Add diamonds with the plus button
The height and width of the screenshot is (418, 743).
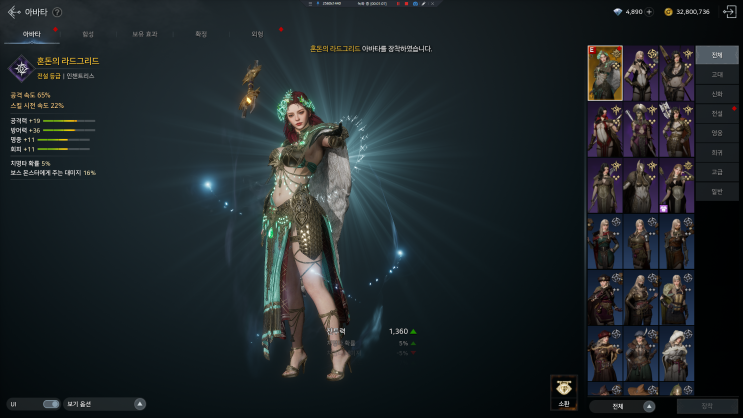650,12
